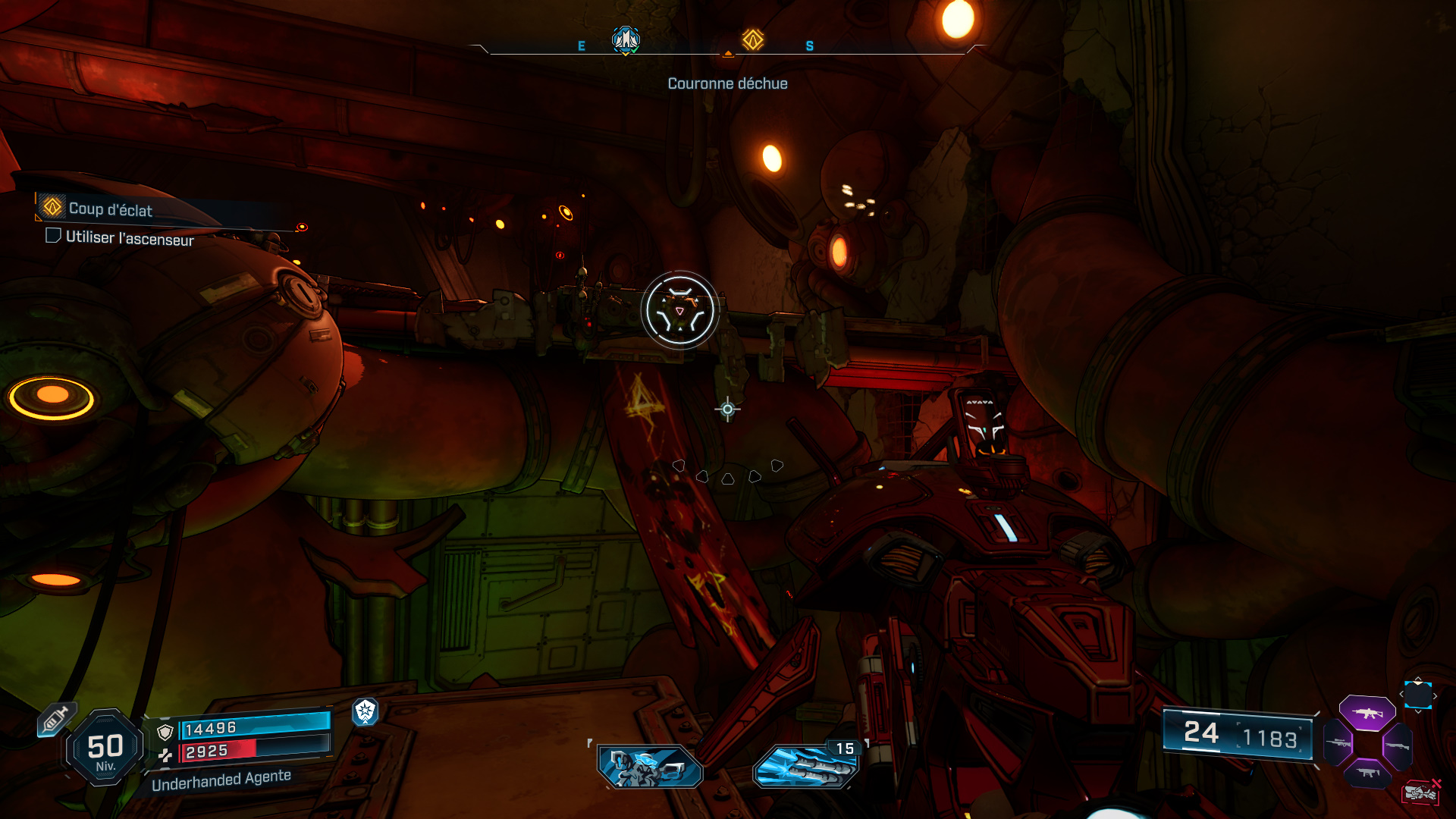Switch to the shotgun weapon slot

(x=1397, y=746)
